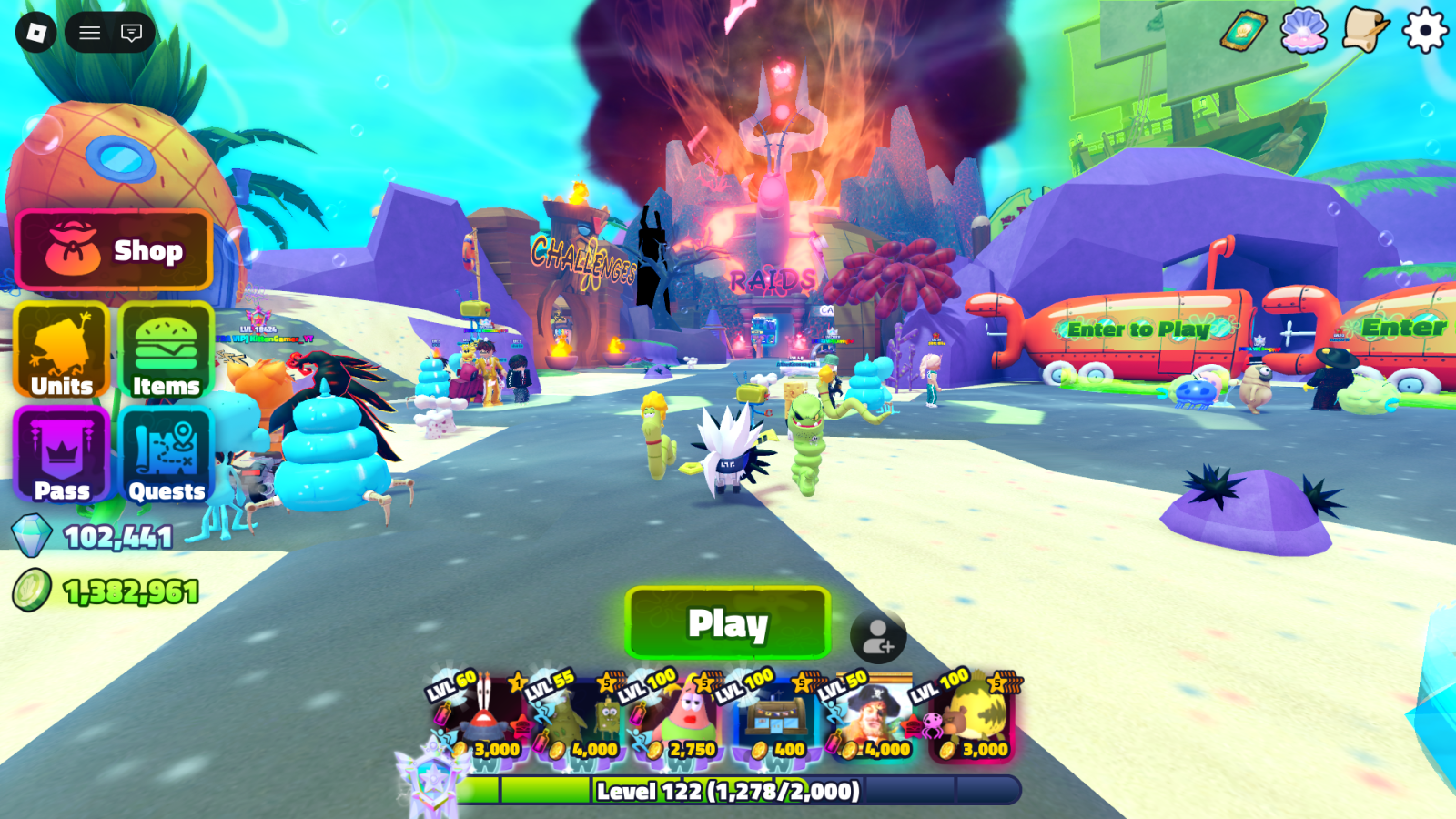Open the pearl clam shell icon
The height and width of the screenshot is (819, 1456).
1304,32
